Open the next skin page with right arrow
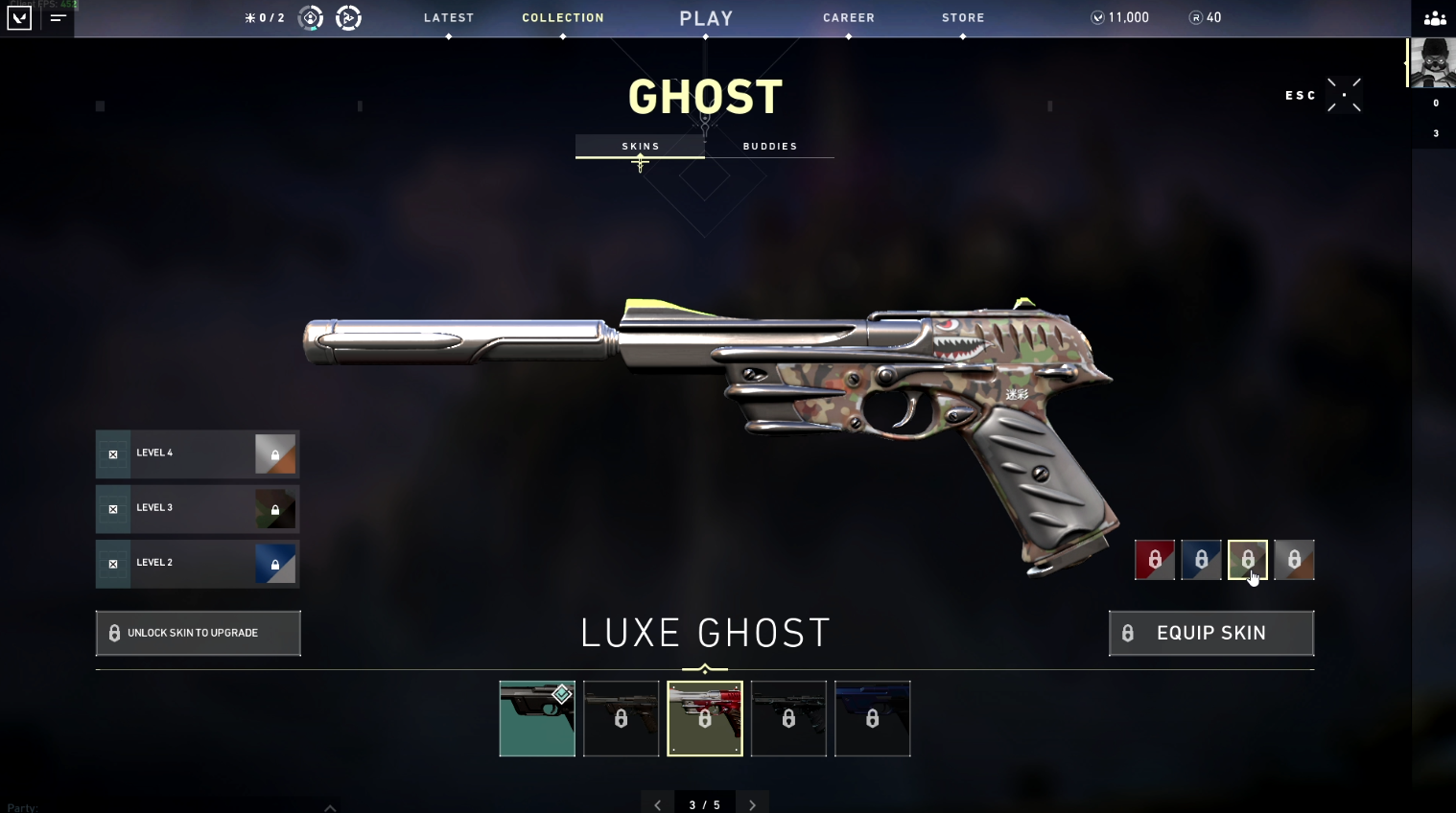 pyautogui.click(x=752, y=804)
